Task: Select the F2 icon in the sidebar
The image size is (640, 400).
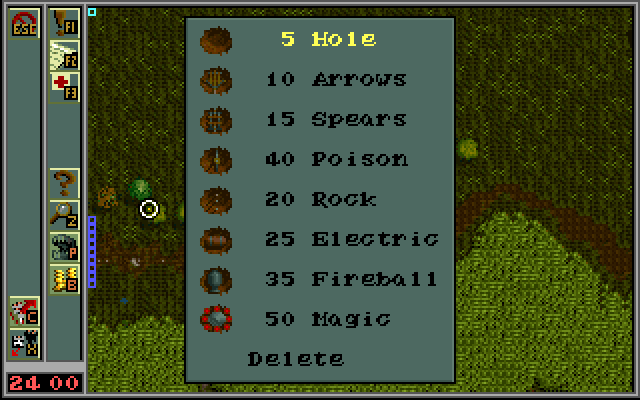Action: click(x=65, y=54)
